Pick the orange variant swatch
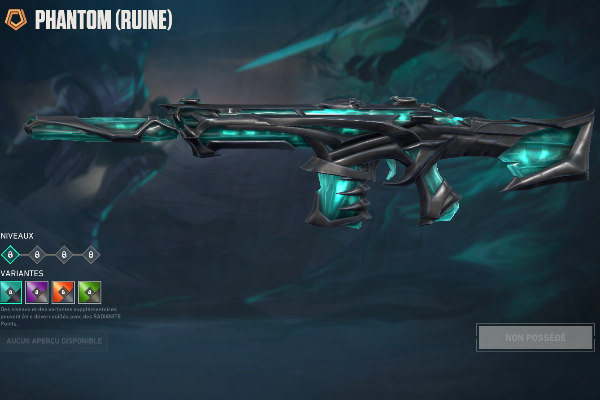The height and width of the screenshot is (400, 600). 64,292
